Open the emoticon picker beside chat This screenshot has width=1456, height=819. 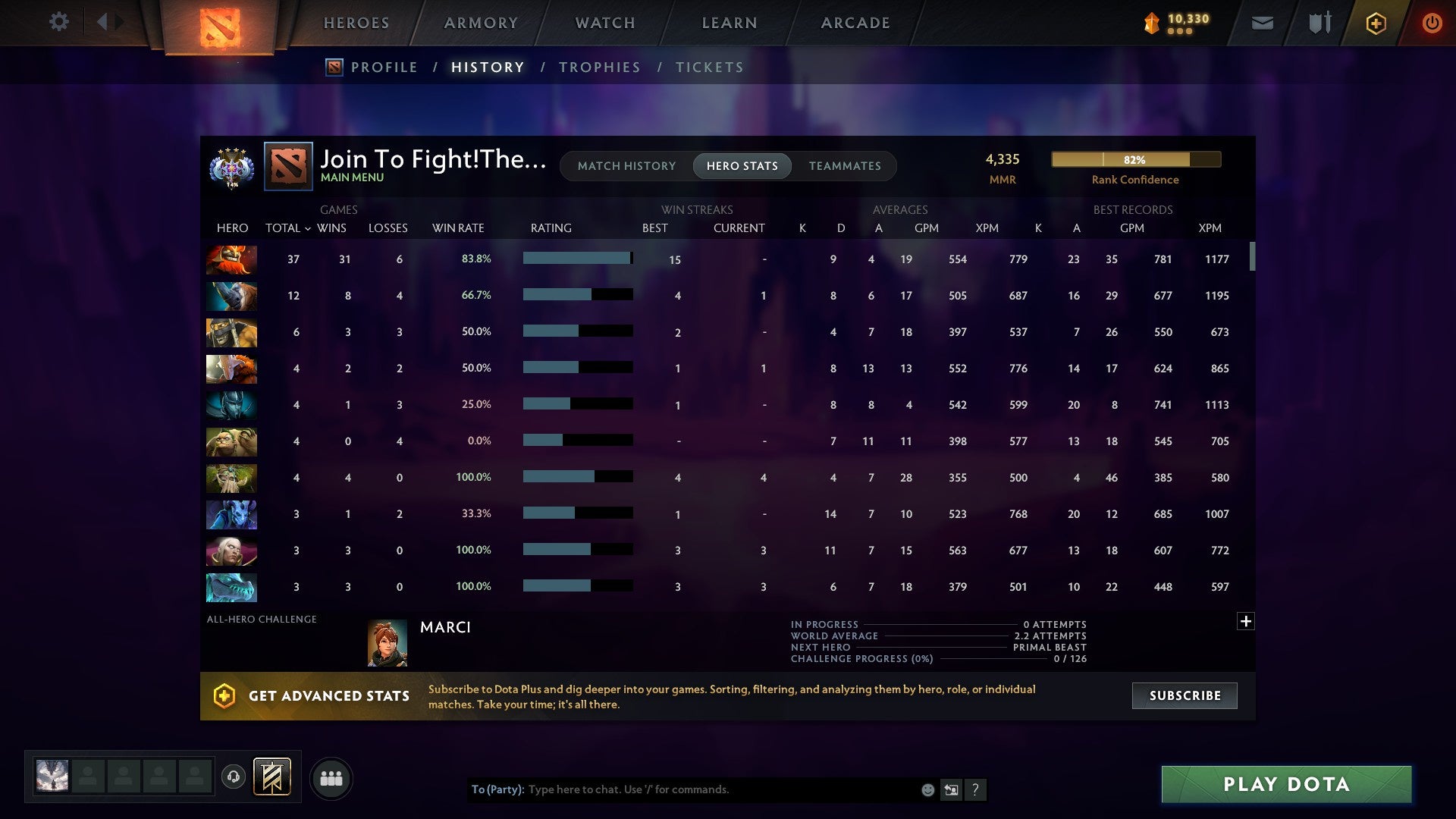(927, 789)
